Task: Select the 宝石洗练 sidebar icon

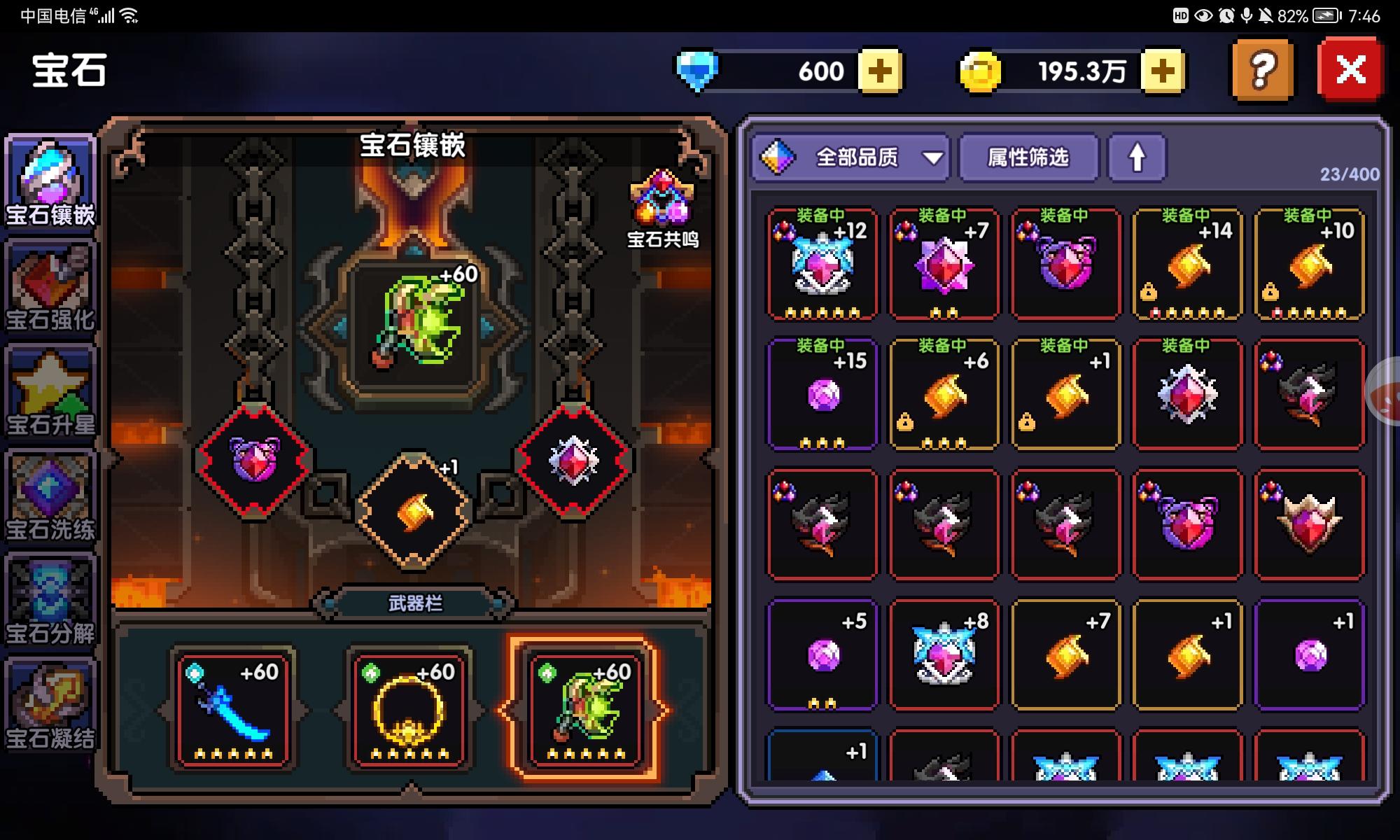Action: (49, 490)
